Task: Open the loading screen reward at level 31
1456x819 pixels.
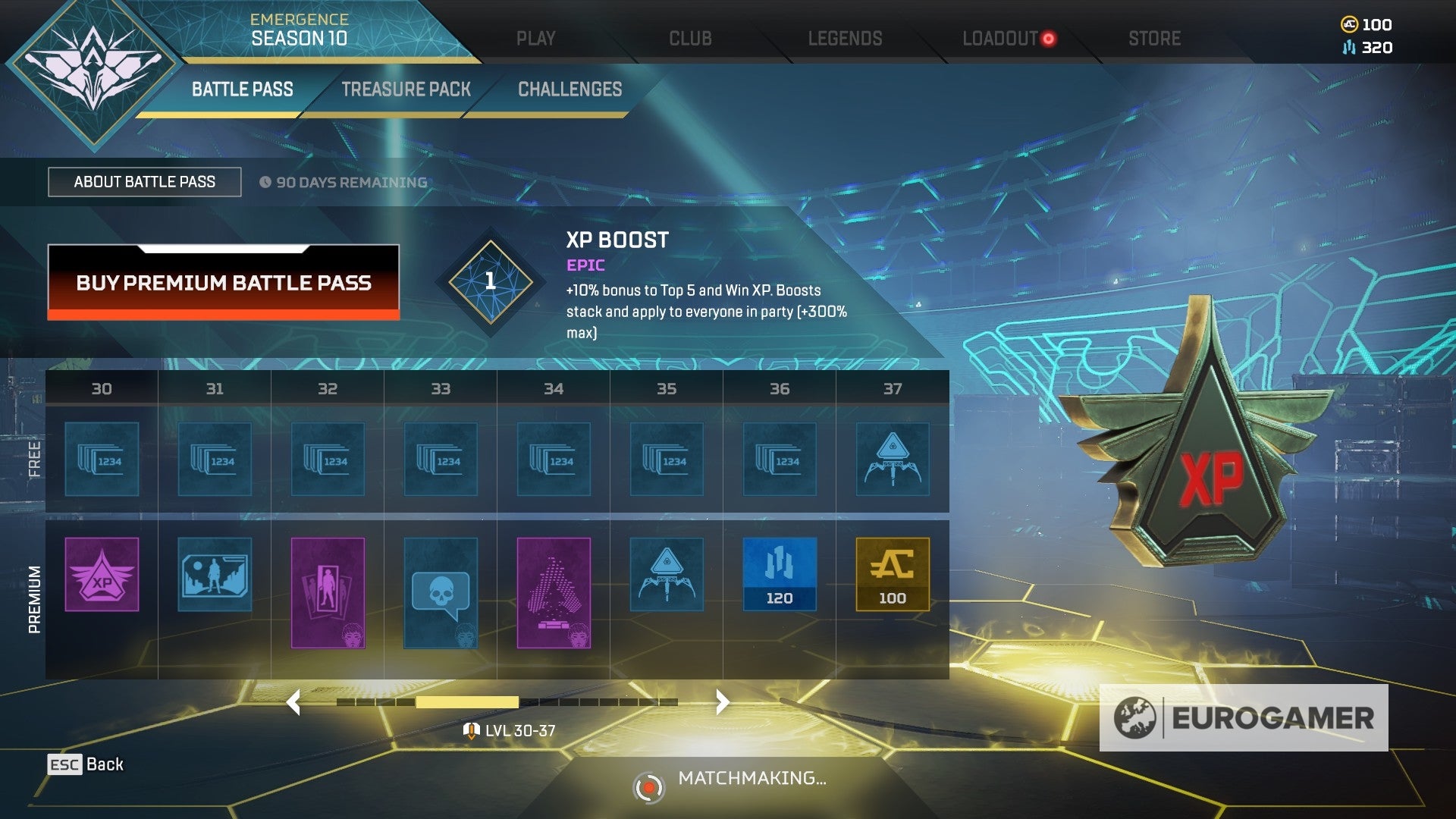Action: 215,574
